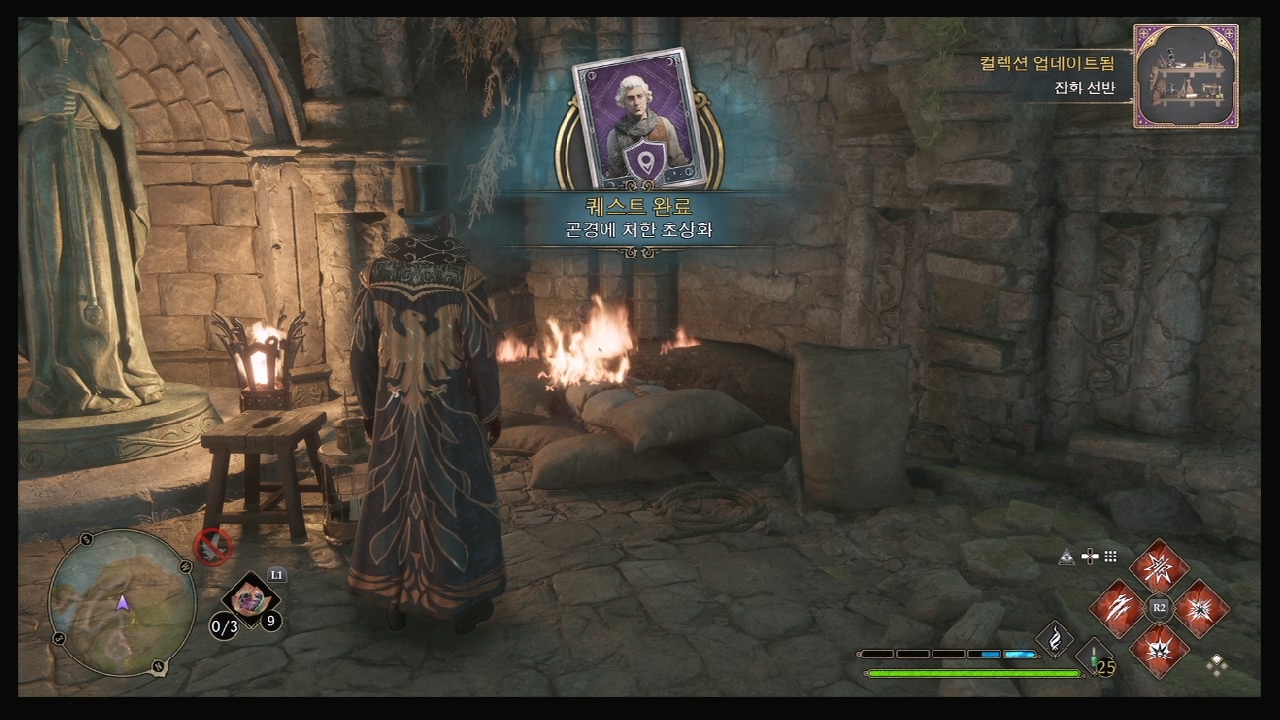Cast the top red spell in the diamond
This screenshot has height=720, width=1280.
[x=1159, y=567]
